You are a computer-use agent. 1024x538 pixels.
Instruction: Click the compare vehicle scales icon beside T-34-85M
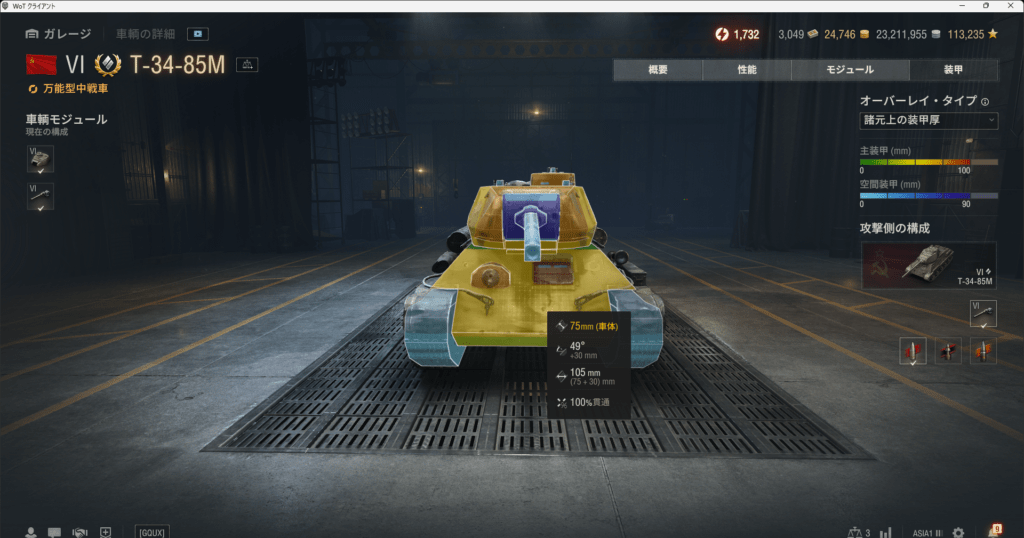247,65
